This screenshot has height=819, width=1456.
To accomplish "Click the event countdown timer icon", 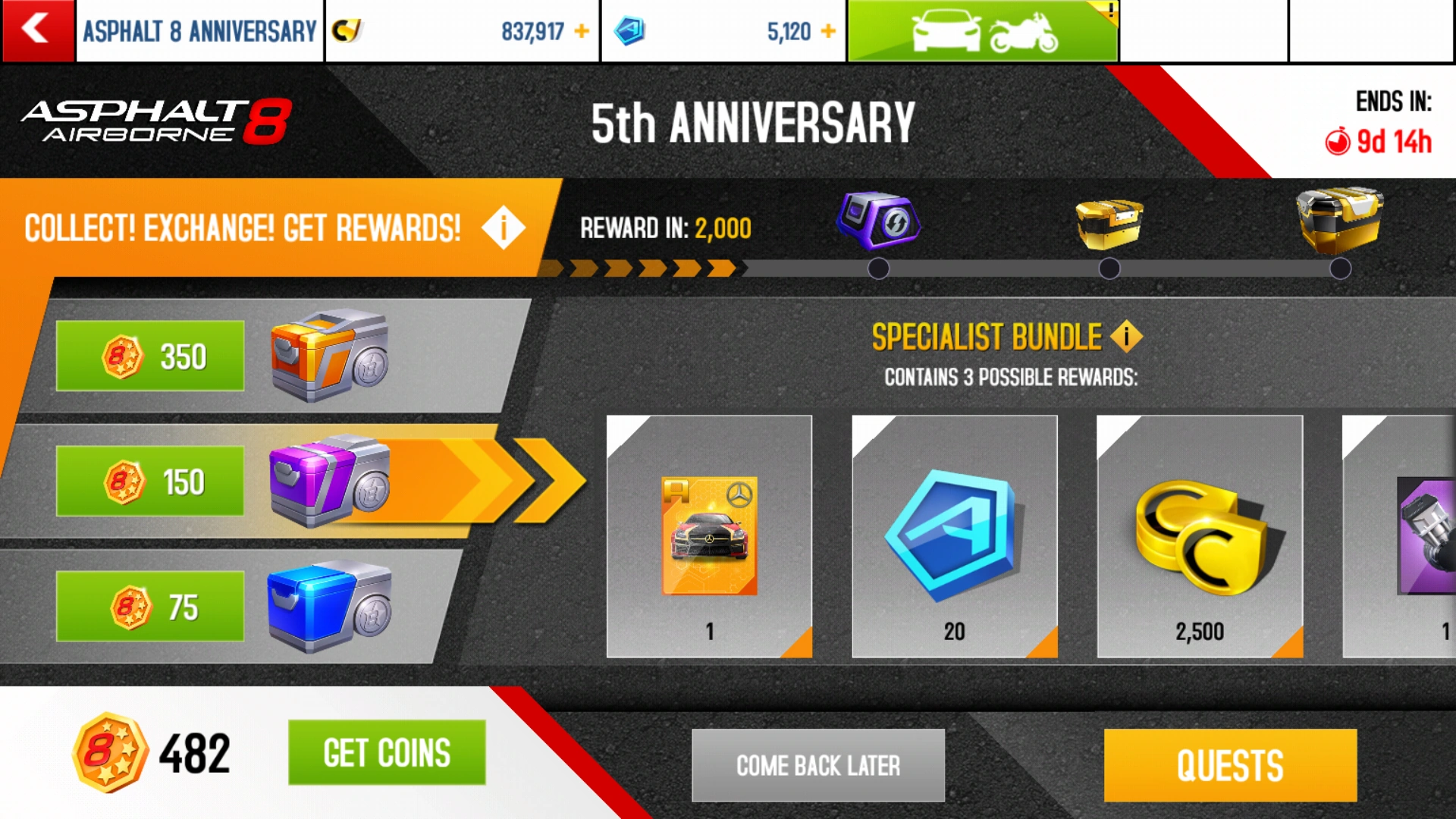I will click(x=1339, y=141).
